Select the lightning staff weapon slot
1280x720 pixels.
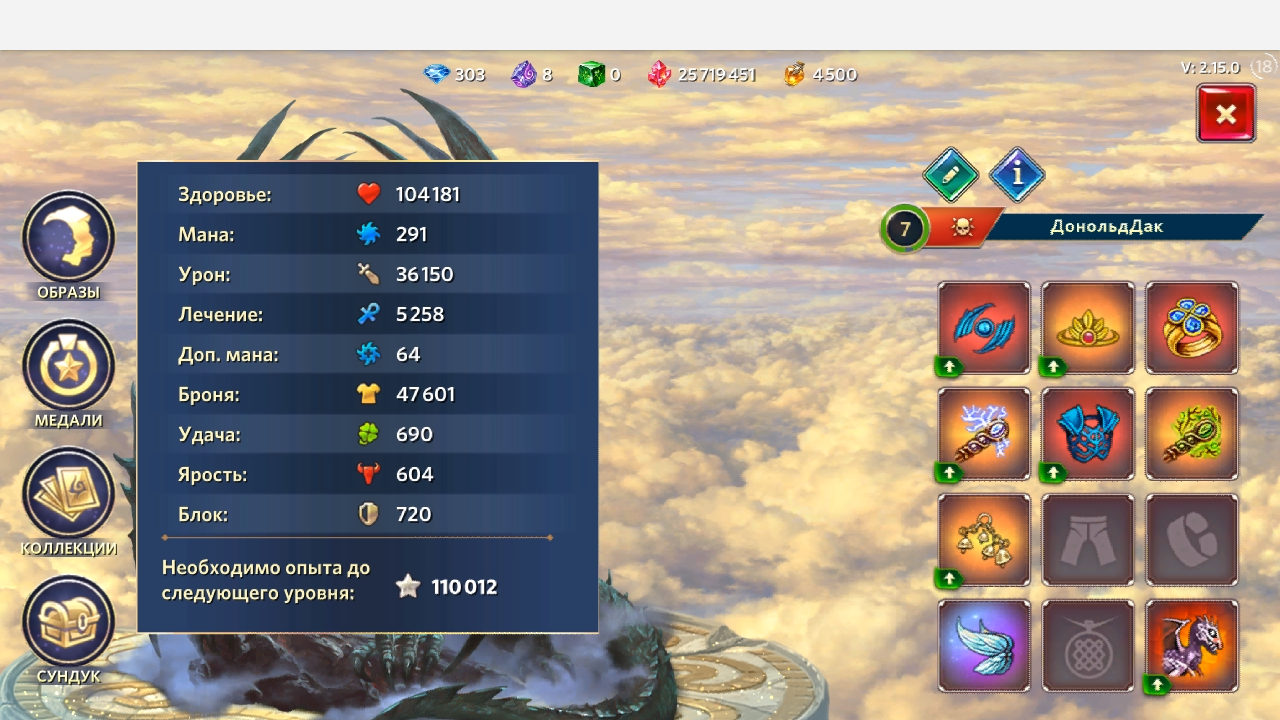coord(984,434)
